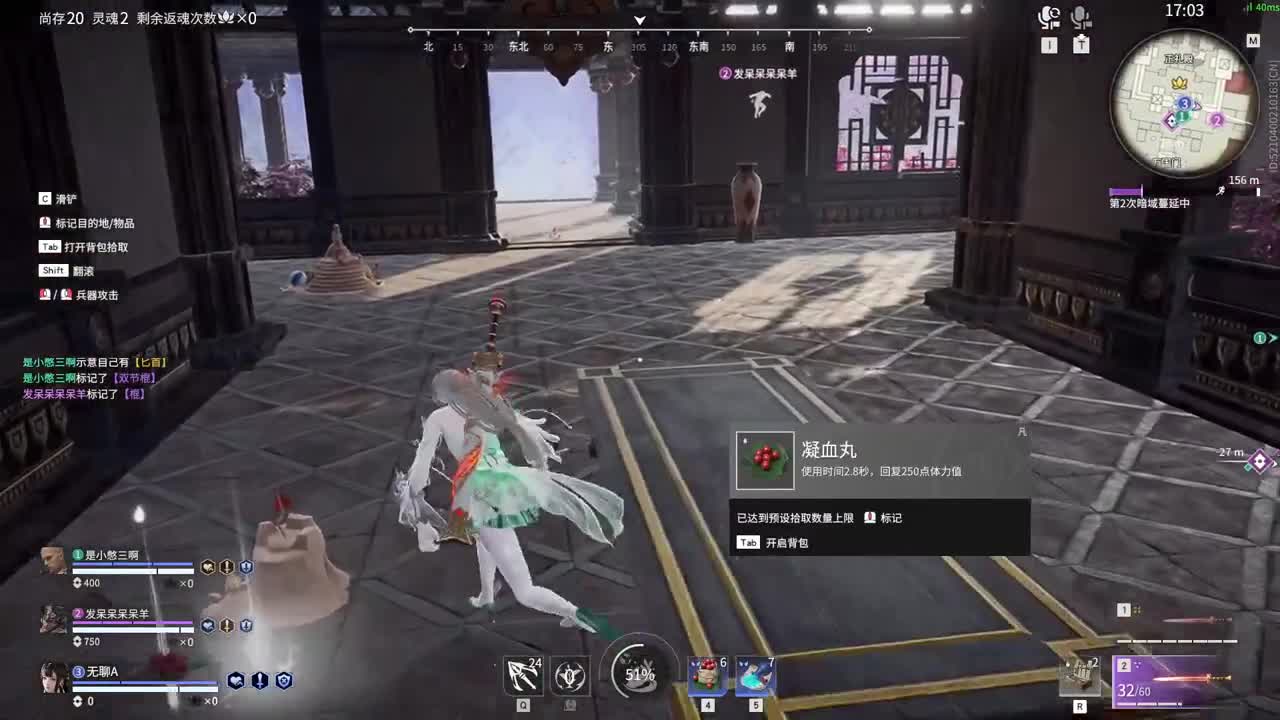Image resolution: width=1280 pixels, height=720 pixels.
Task: Toggle teammate 发呆呆呆呆羊's shield status hexagon
Action: pos(245,627)
